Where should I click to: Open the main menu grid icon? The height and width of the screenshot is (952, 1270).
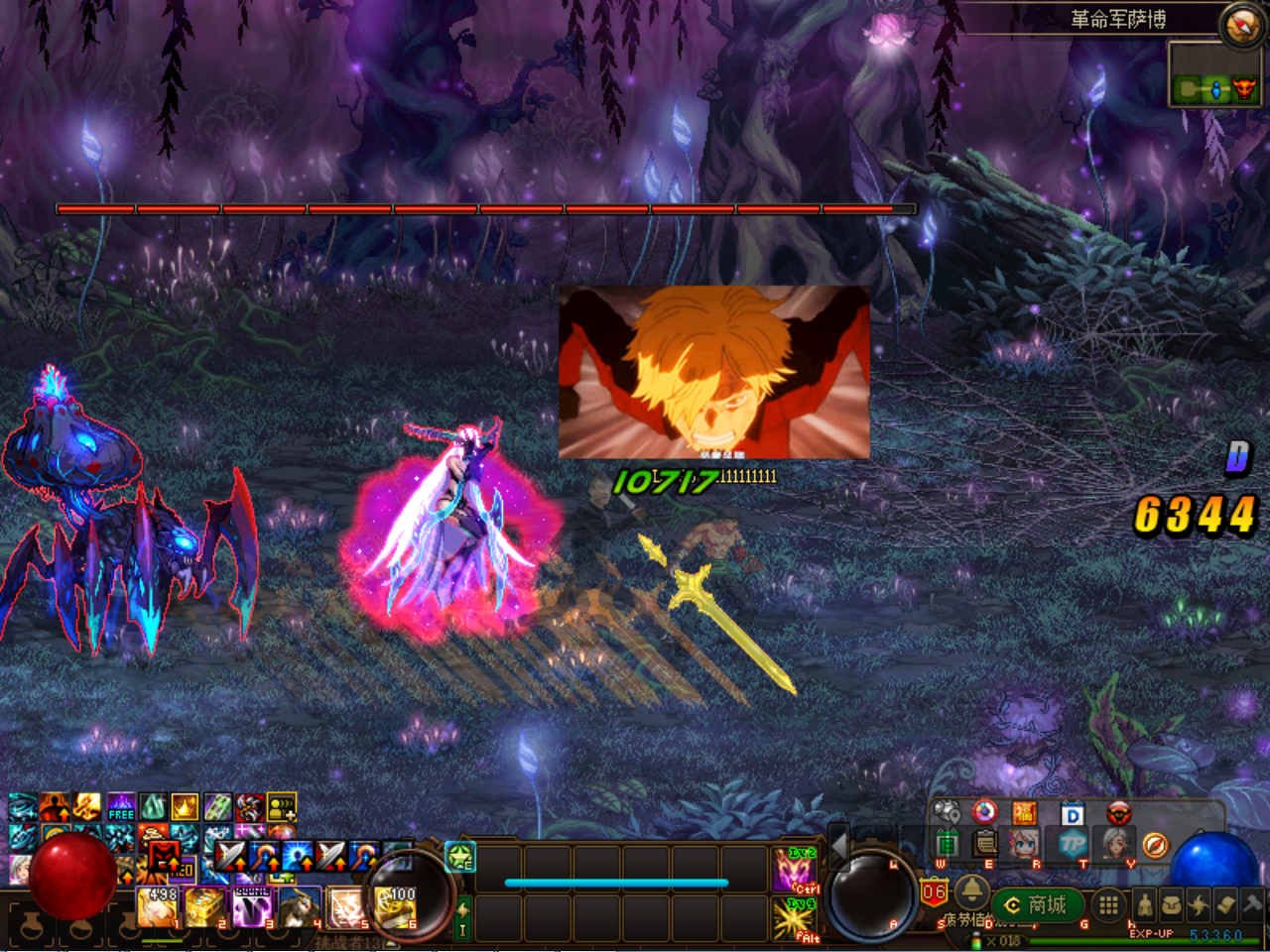click(x=1109, y=904)
